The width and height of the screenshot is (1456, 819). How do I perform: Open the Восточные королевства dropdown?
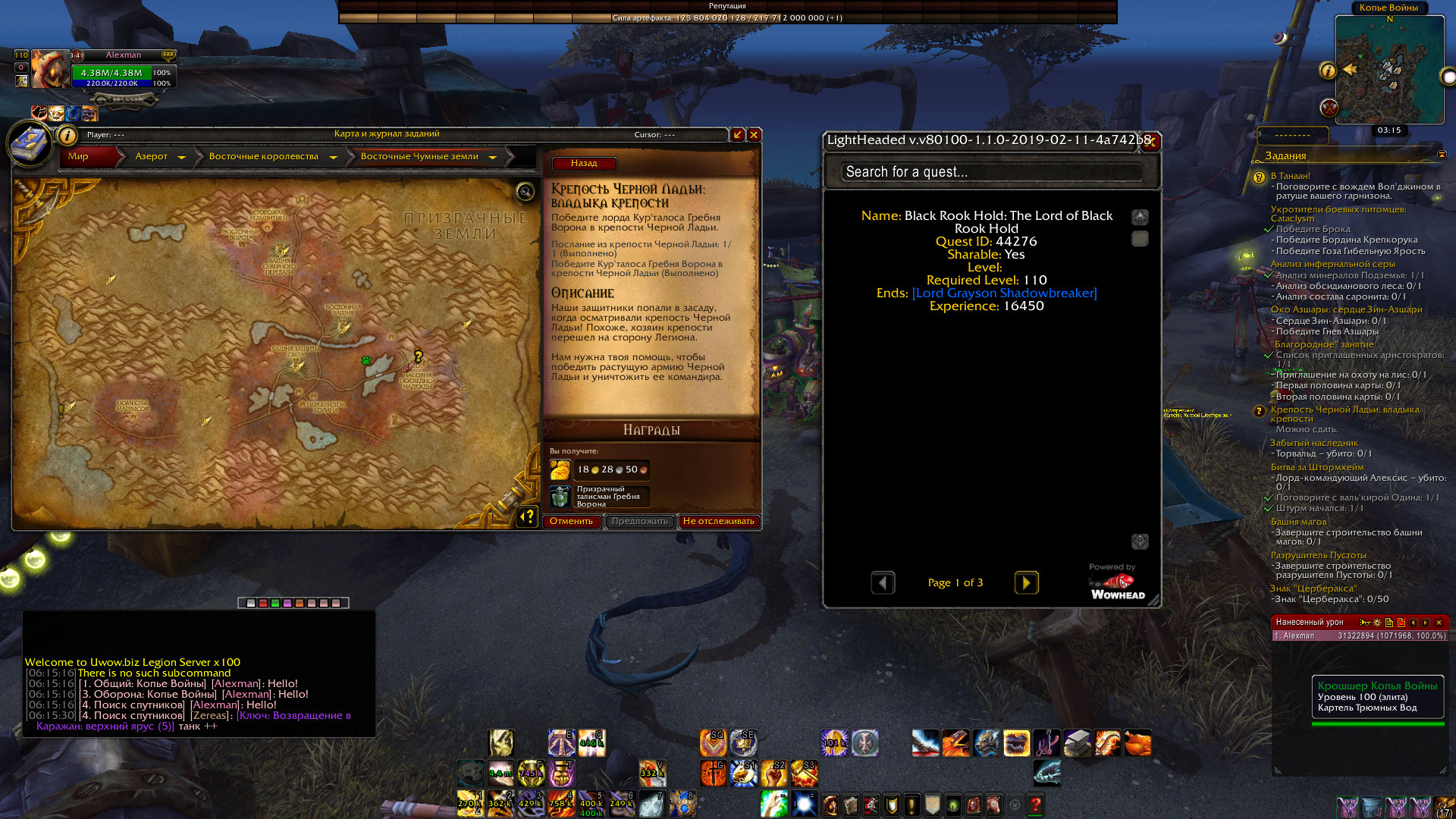pos(334,157)
